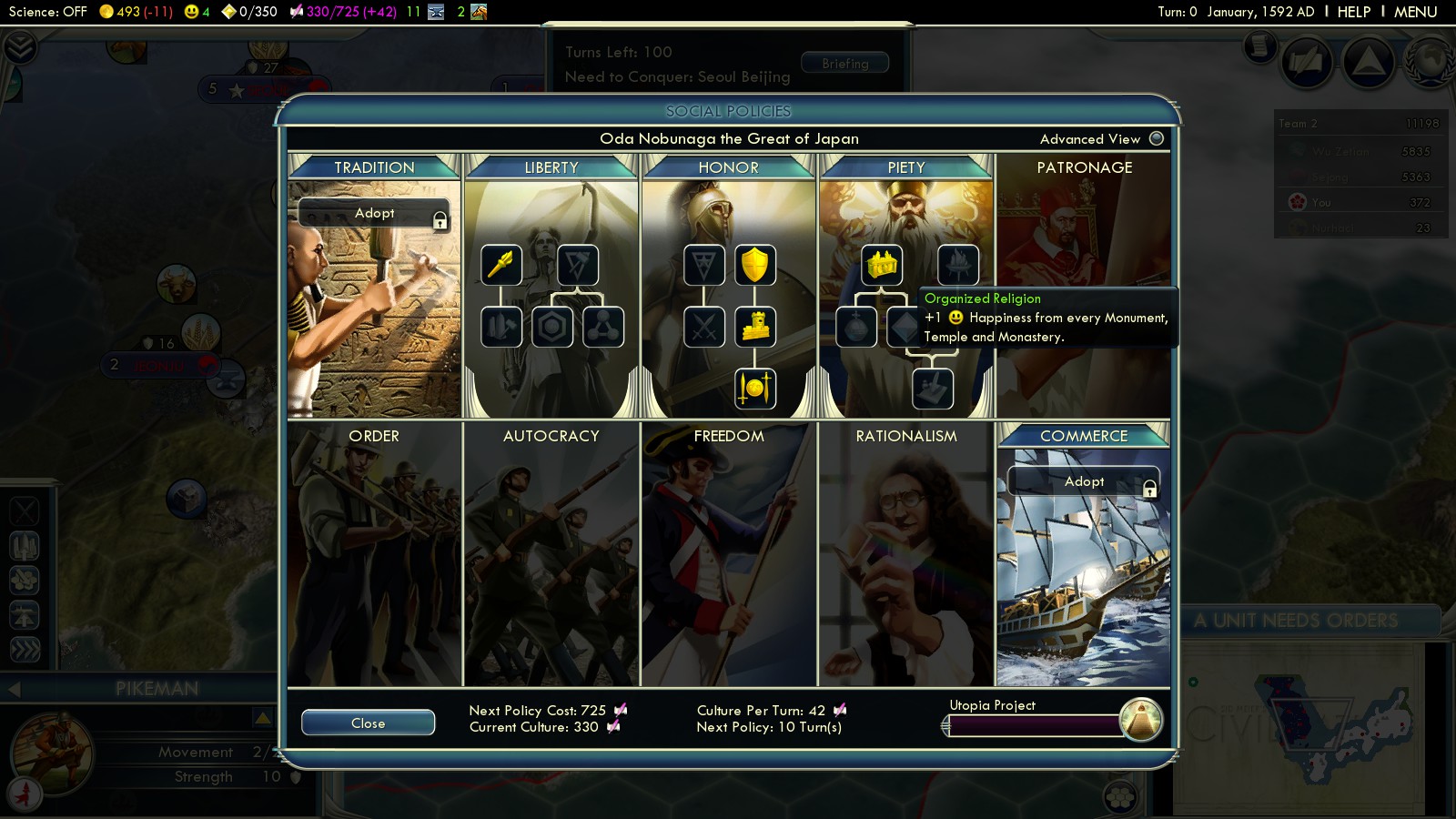Select the golden shield Honor policy
Viewport: 1456px width, 819px height.
click(754, 265)
